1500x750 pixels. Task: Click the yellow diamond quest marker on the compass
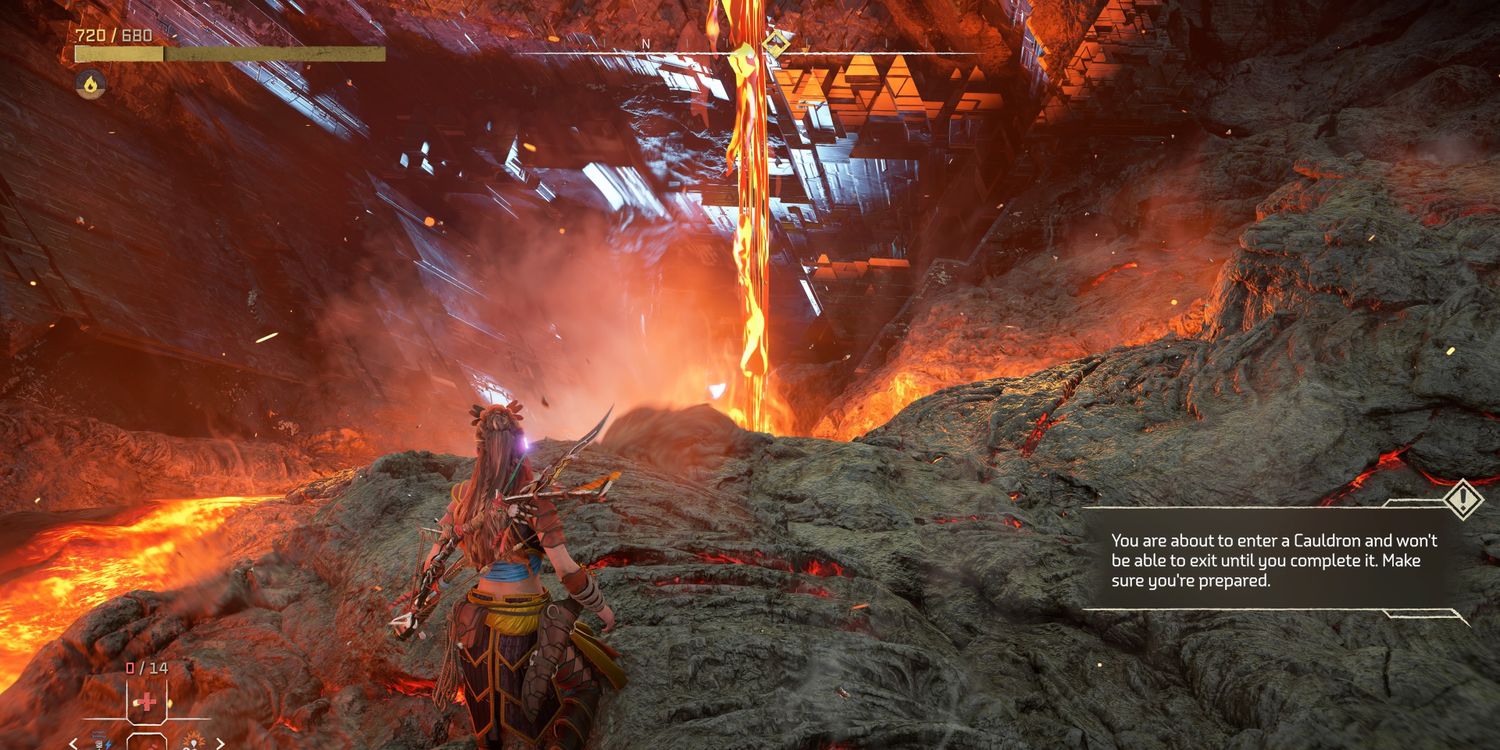[x=775, y=42]
